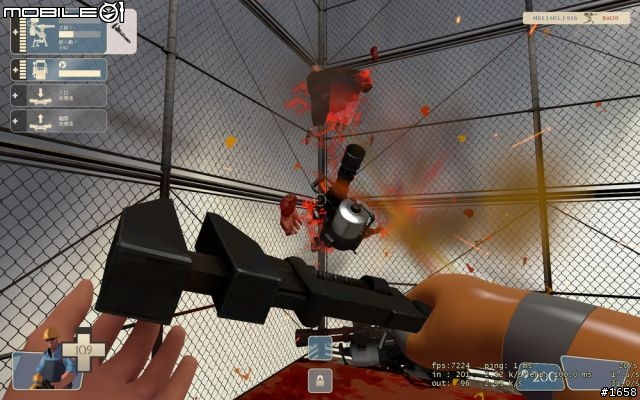Click the wrench icon on the sentry panel

(120, 37)
